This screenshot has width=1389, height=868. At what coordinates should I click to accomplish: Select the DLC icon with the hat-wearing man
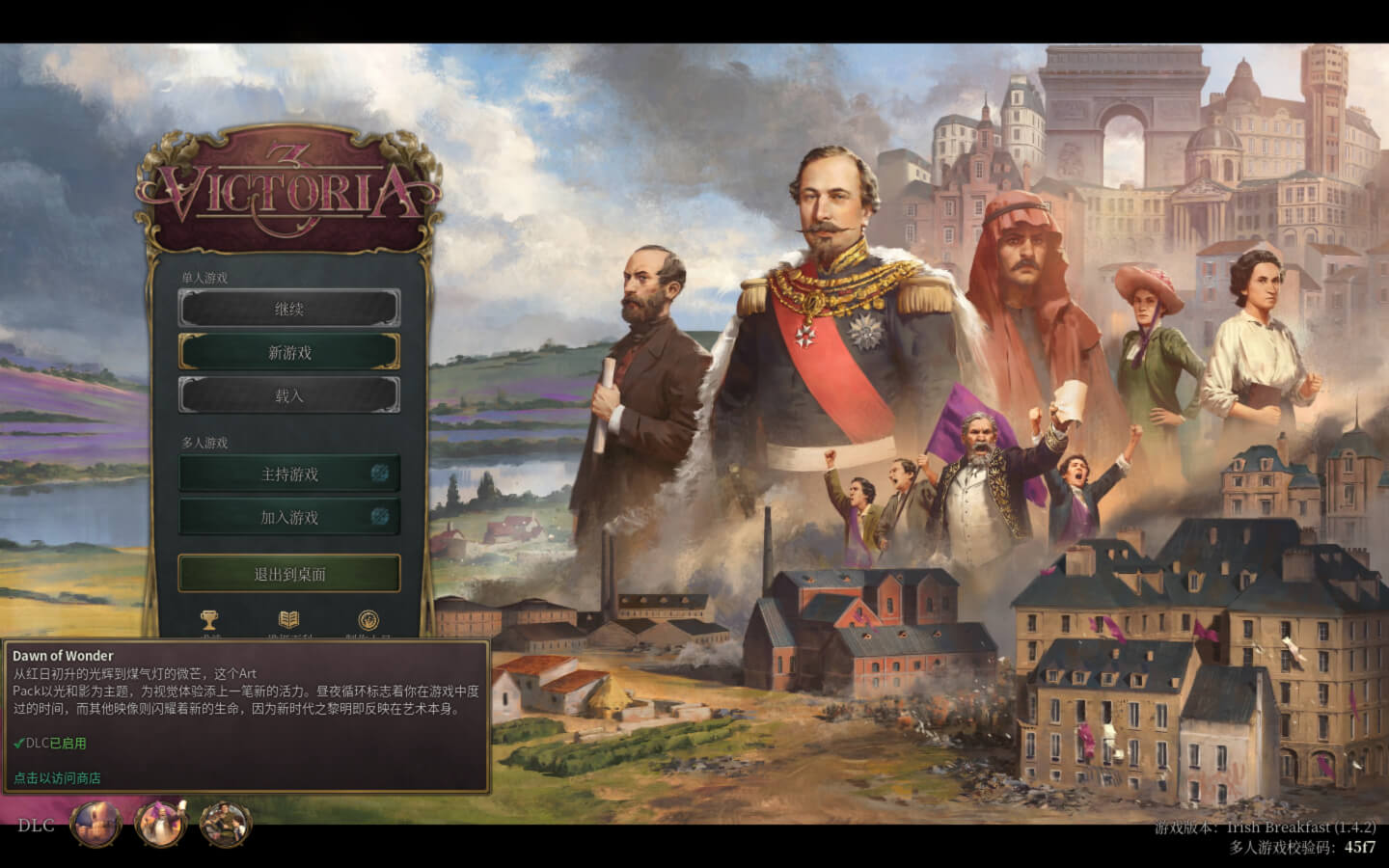tap(226, 825)
